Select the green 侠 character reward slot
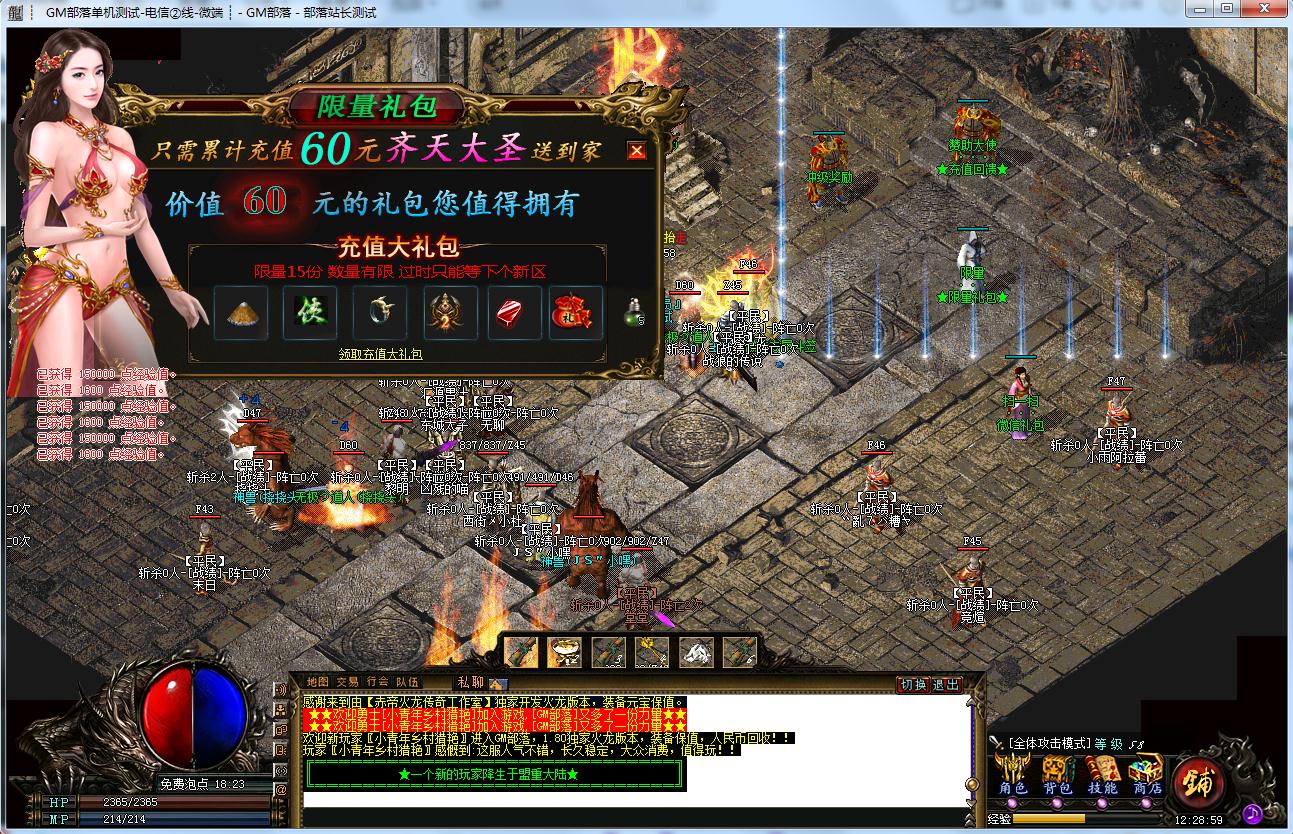 309,313
